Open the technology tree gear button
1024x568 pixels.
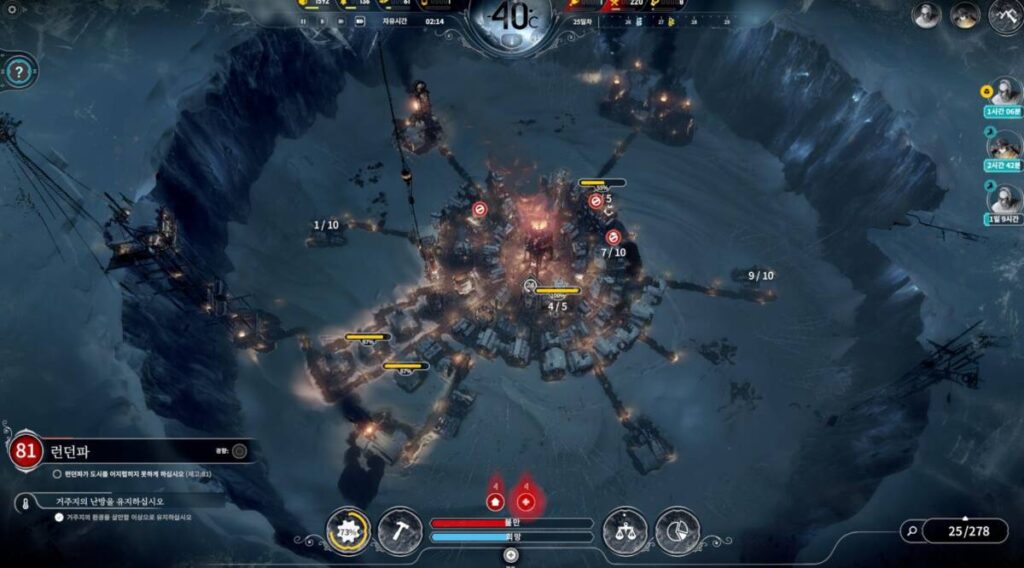(347, 529)
